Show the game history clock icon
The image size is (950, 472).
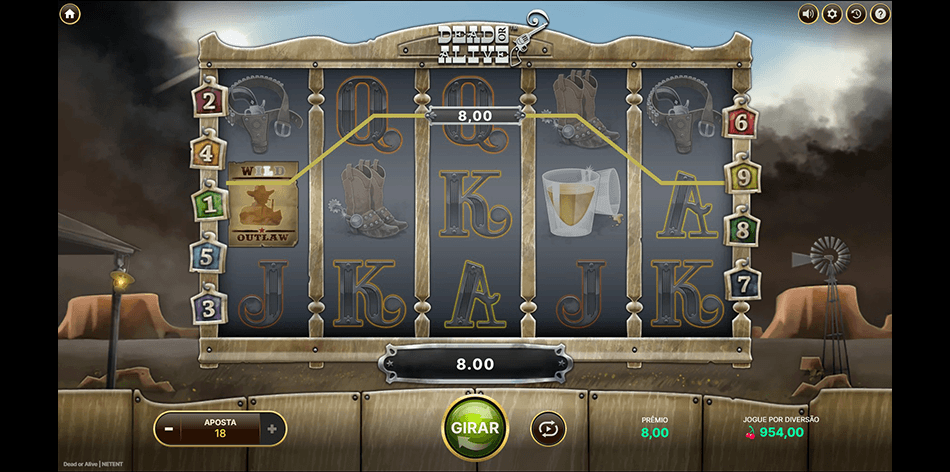tap(856, 14)
